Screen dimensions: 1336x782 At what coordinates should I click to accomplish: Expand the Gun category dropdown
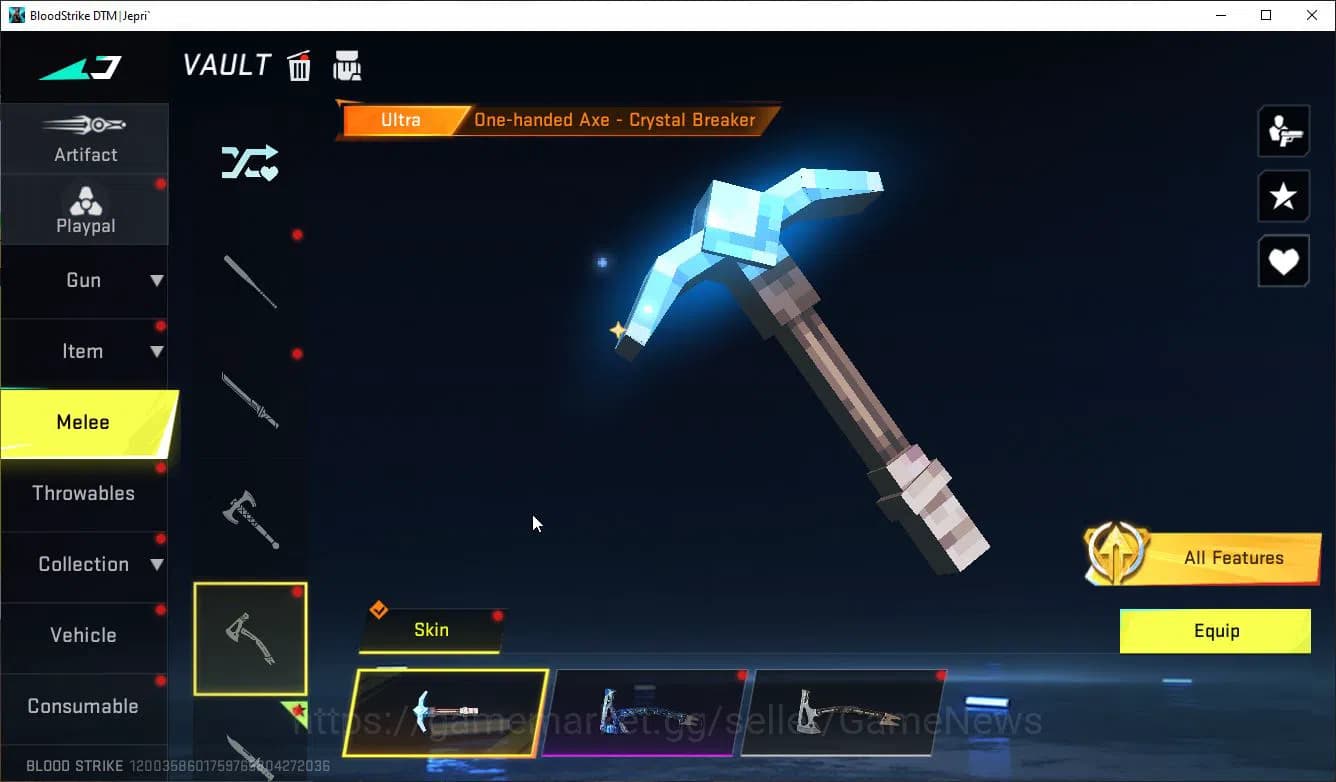tap(85, 281)
